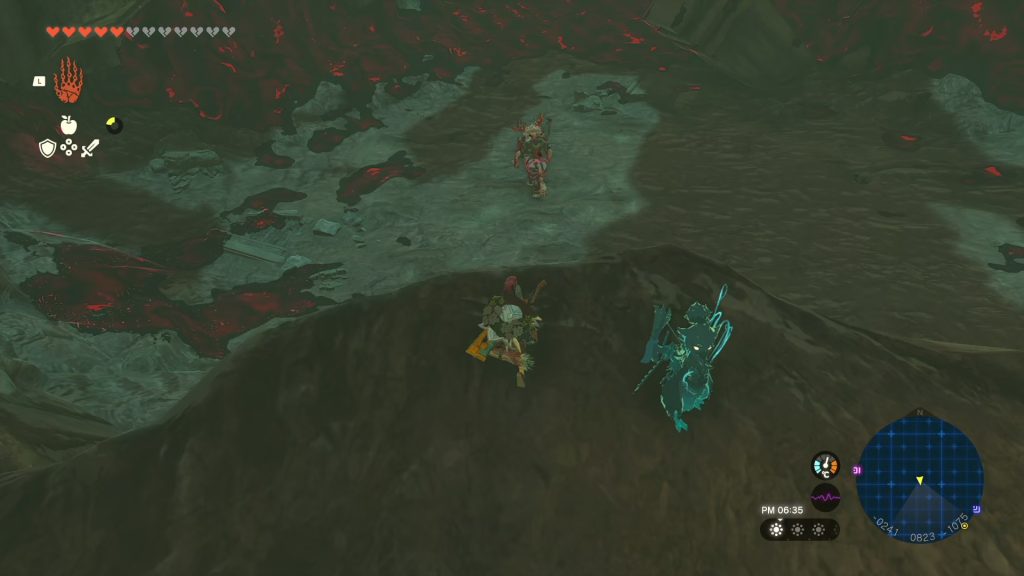Select the apple quick-item icon

pos(68,124)
